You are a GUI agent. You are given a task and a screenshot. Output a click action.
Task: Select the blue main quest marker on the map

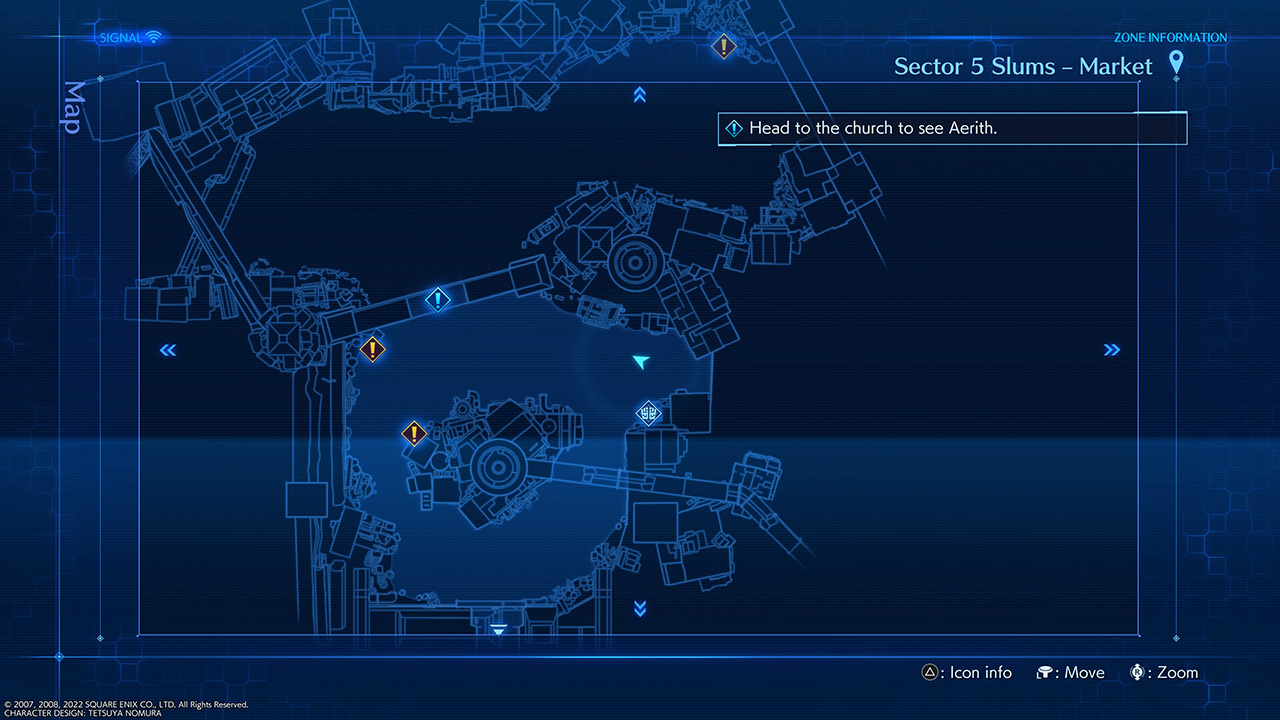(x=437, y=300)
